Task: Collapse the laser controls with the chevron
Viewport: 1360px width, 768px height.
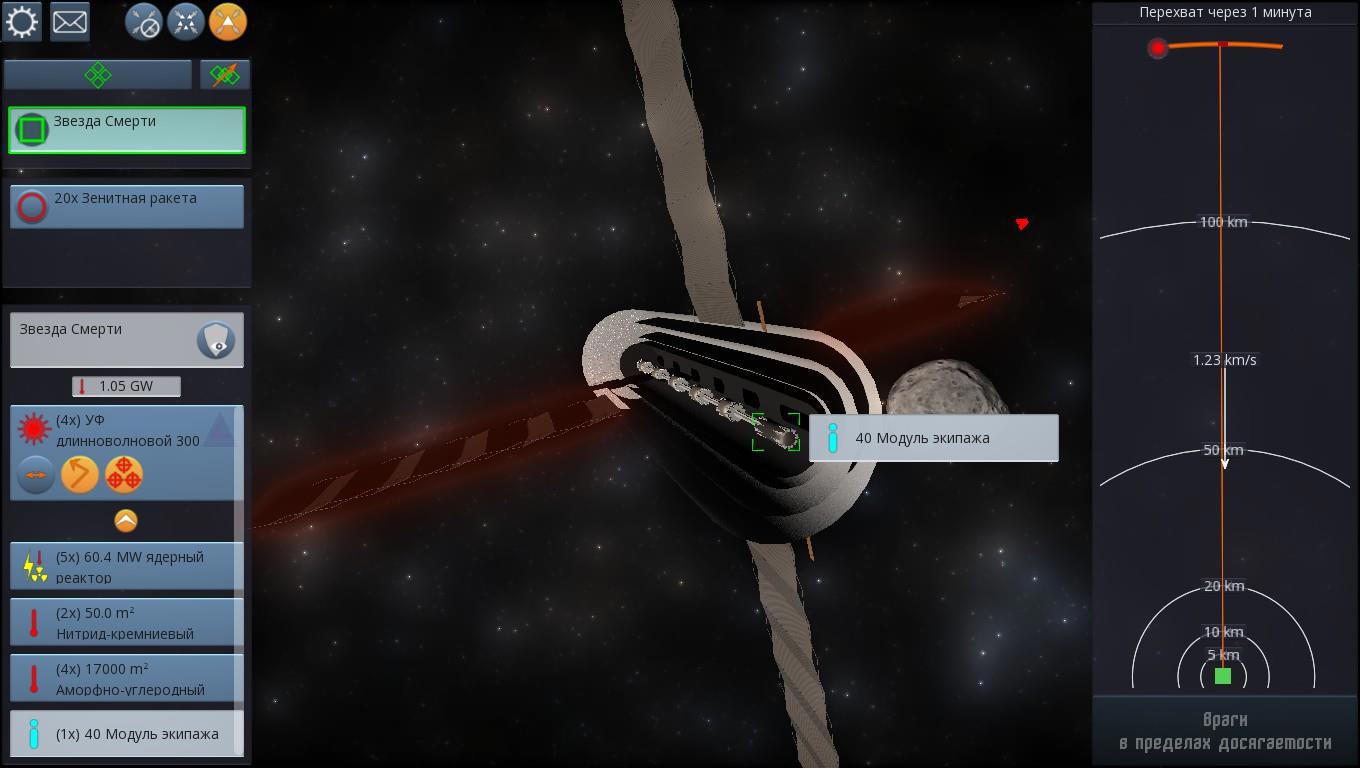Action: tap(126, 520)
